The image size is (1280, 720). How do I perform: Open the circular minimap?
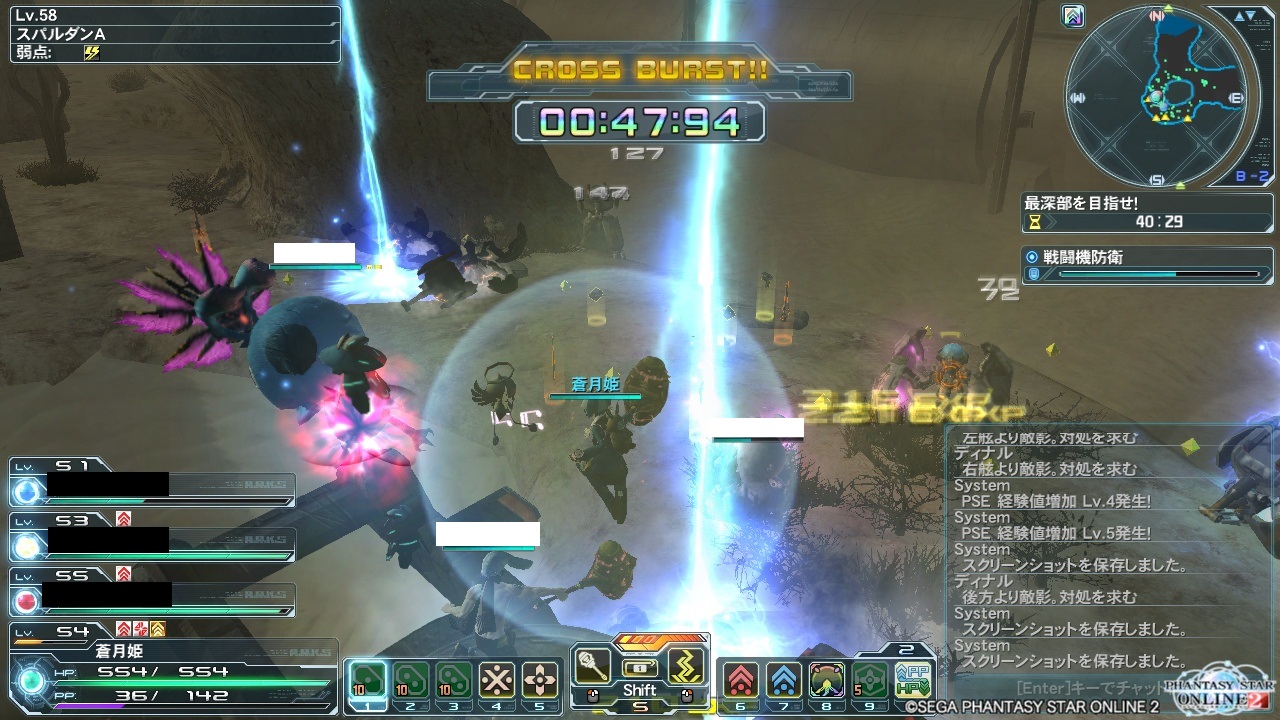1157,97
